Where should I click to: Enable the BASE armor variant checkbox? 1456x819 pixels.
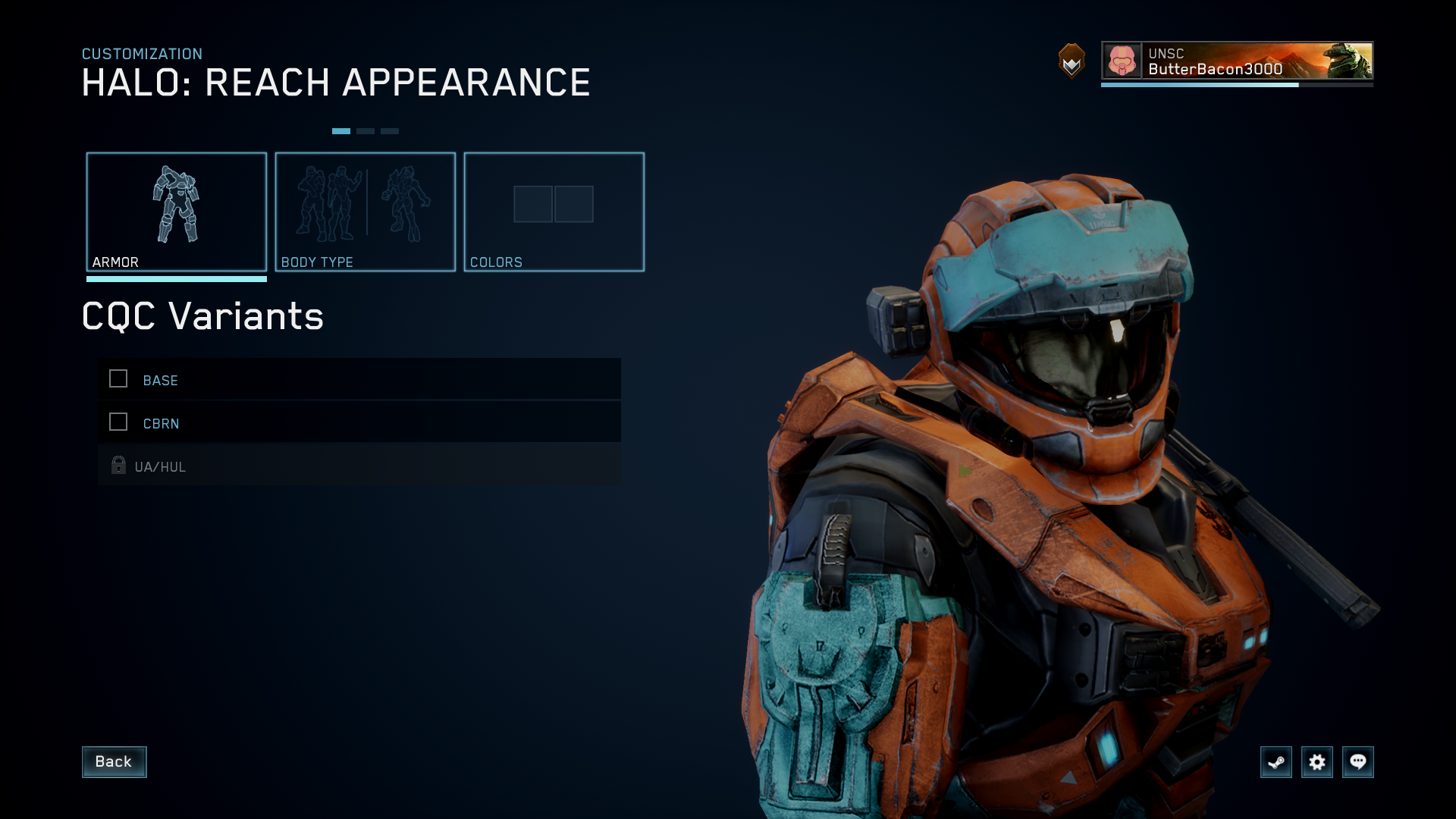pyautogui.click(x=118, y=379)
